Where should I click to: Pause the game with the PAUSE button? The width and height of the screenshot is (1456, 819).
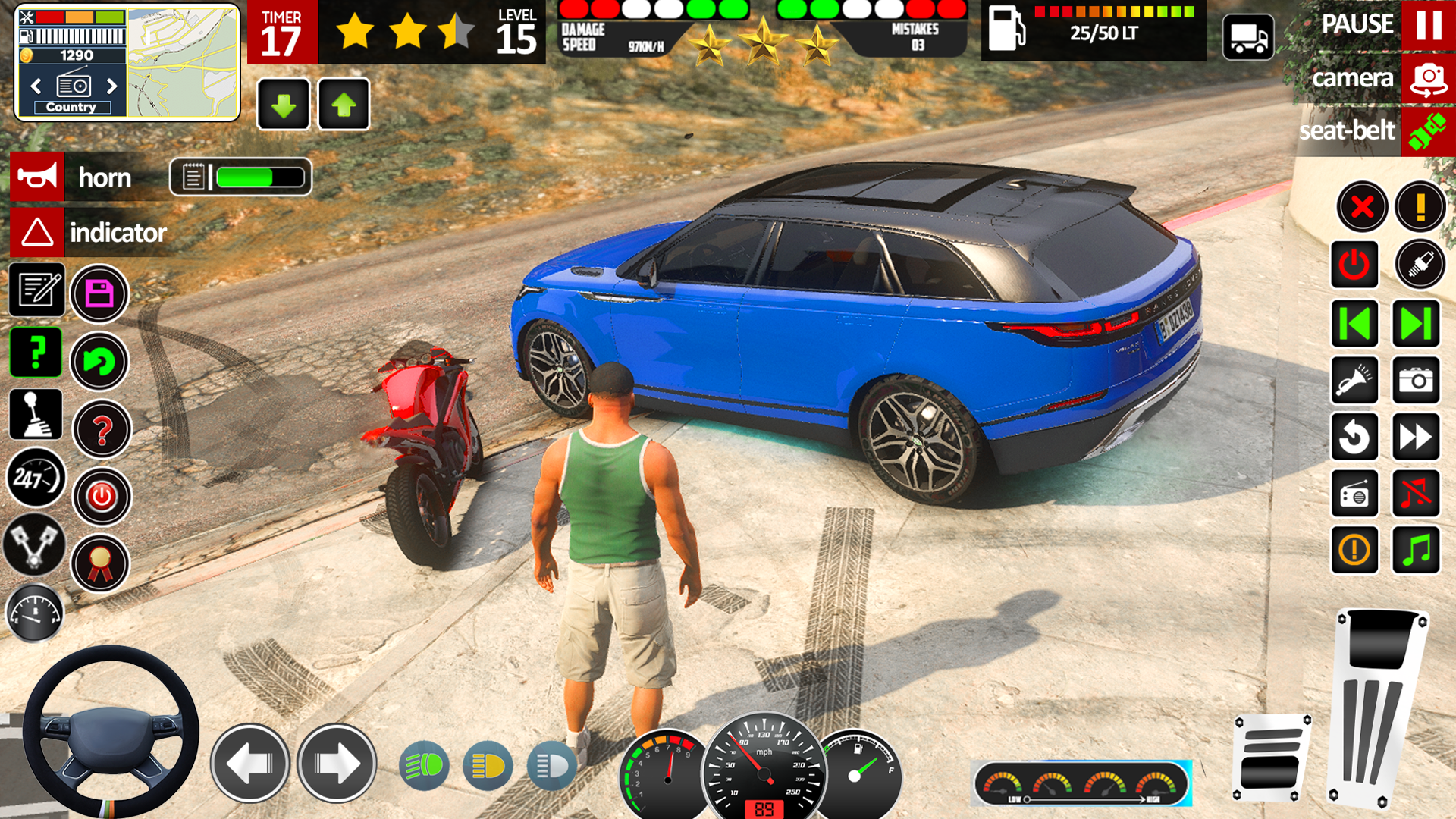1428,25
